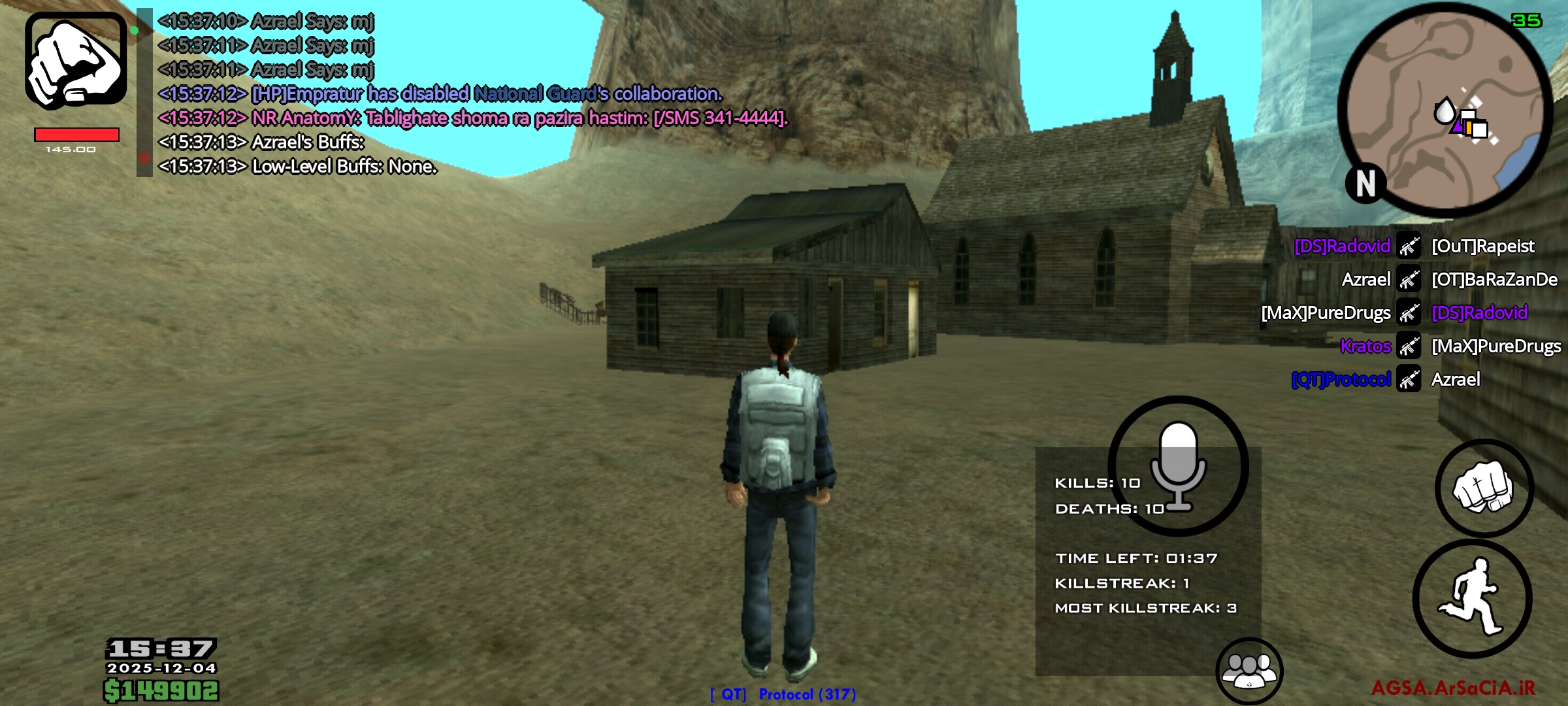Image resolution: width=1568 pixels, height=706 pixels.
Task: Activate the microphone voice chat button
Action: pos(1178,465)
